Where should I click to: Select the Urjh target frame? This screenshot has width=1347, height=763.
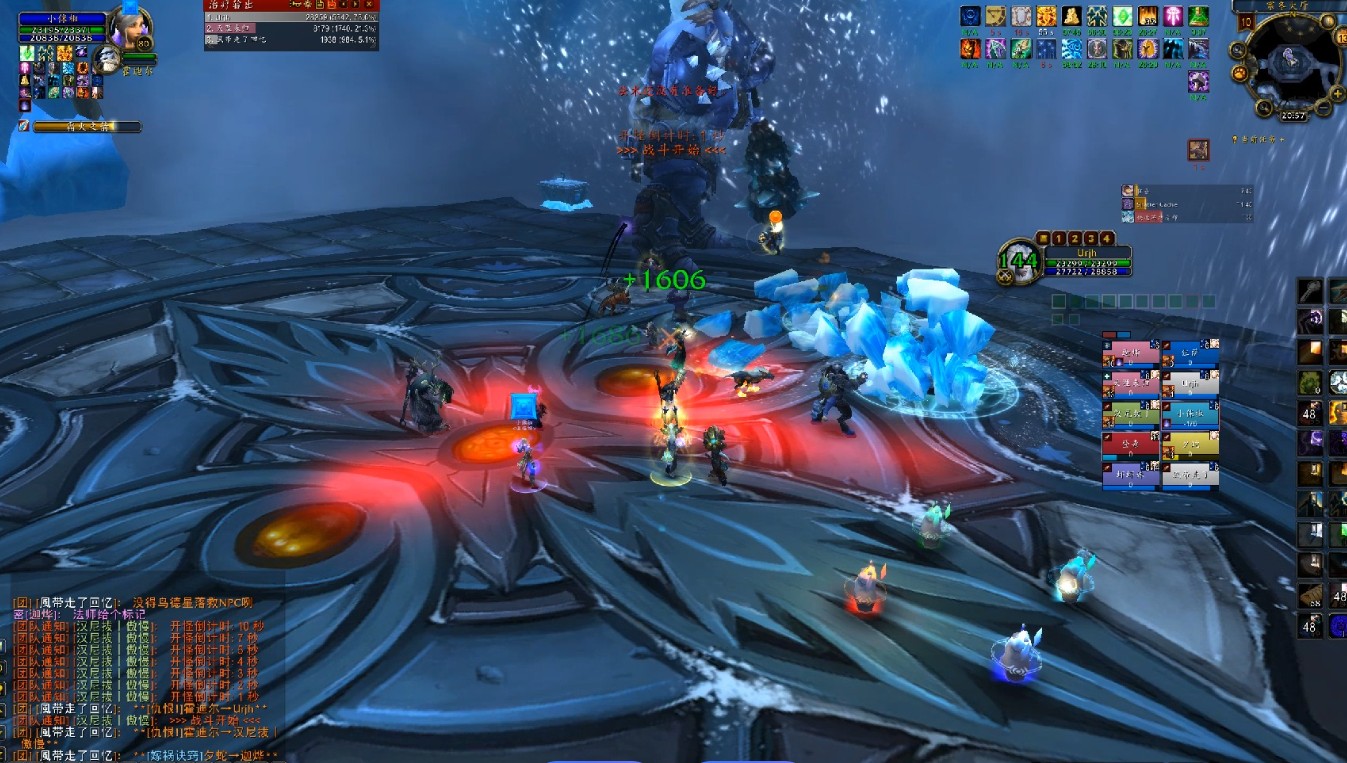pos(1085,262)
